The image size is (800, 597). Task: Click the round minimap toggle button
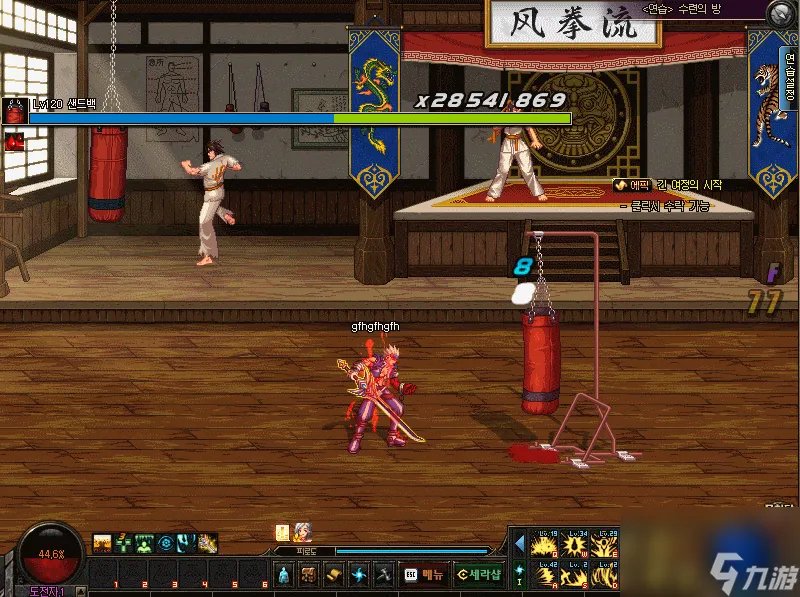pyautogui.click(x=781, y=13)
